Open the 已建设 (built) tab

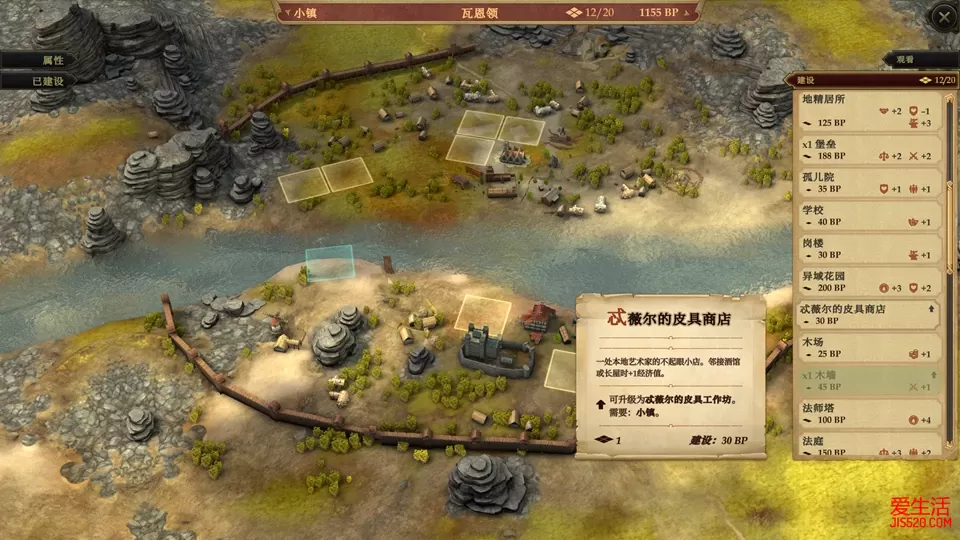tap(38, 81)
